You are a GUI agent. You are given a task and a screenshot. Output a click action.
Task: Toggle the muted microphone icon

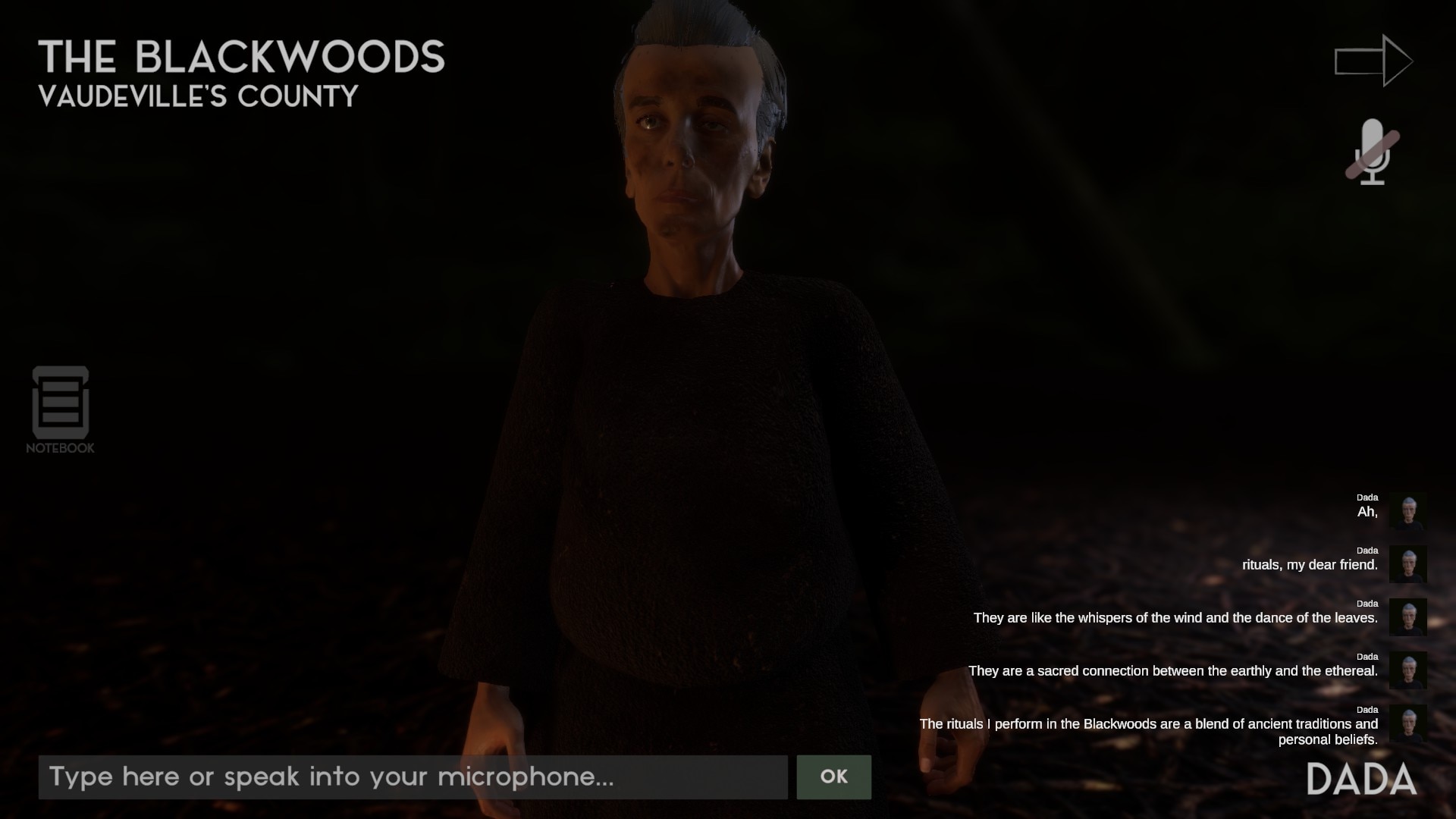click(x=1372, y=152)
